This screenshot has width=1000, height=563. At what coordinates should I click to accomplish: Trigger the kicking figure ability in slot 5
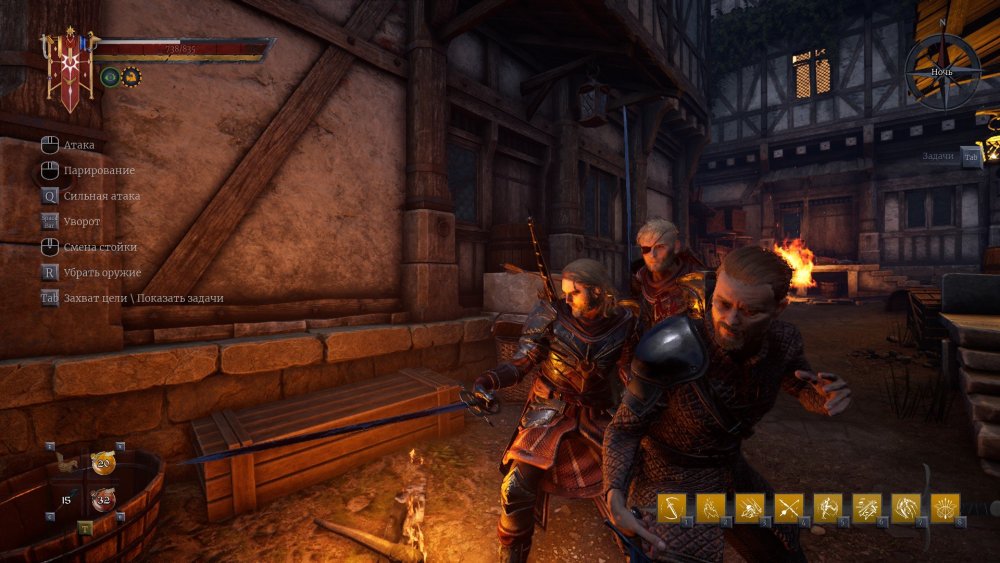(x=827, y=508)
